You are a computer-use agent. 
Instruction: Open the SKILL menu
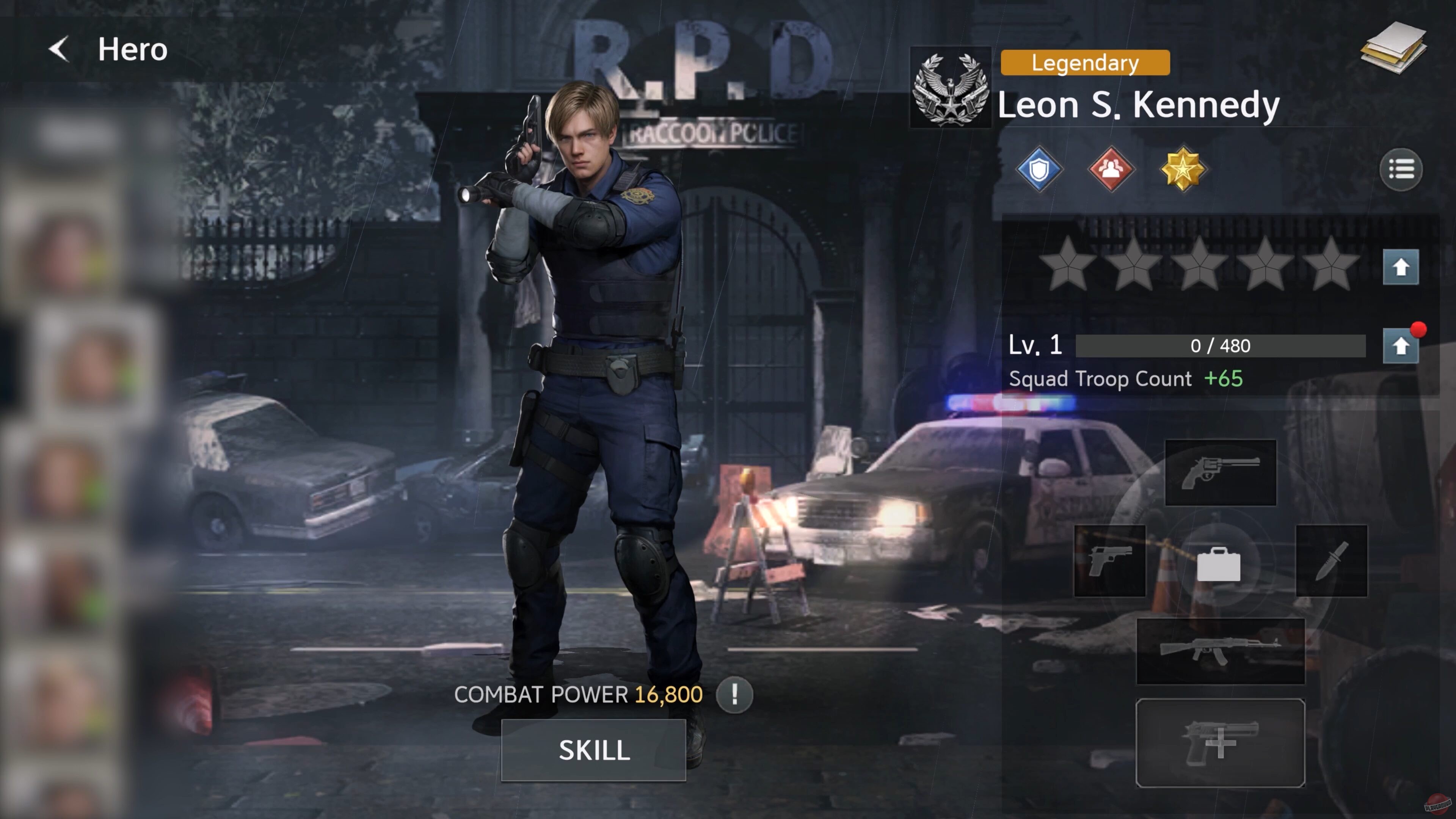click(x=593, y=751)
